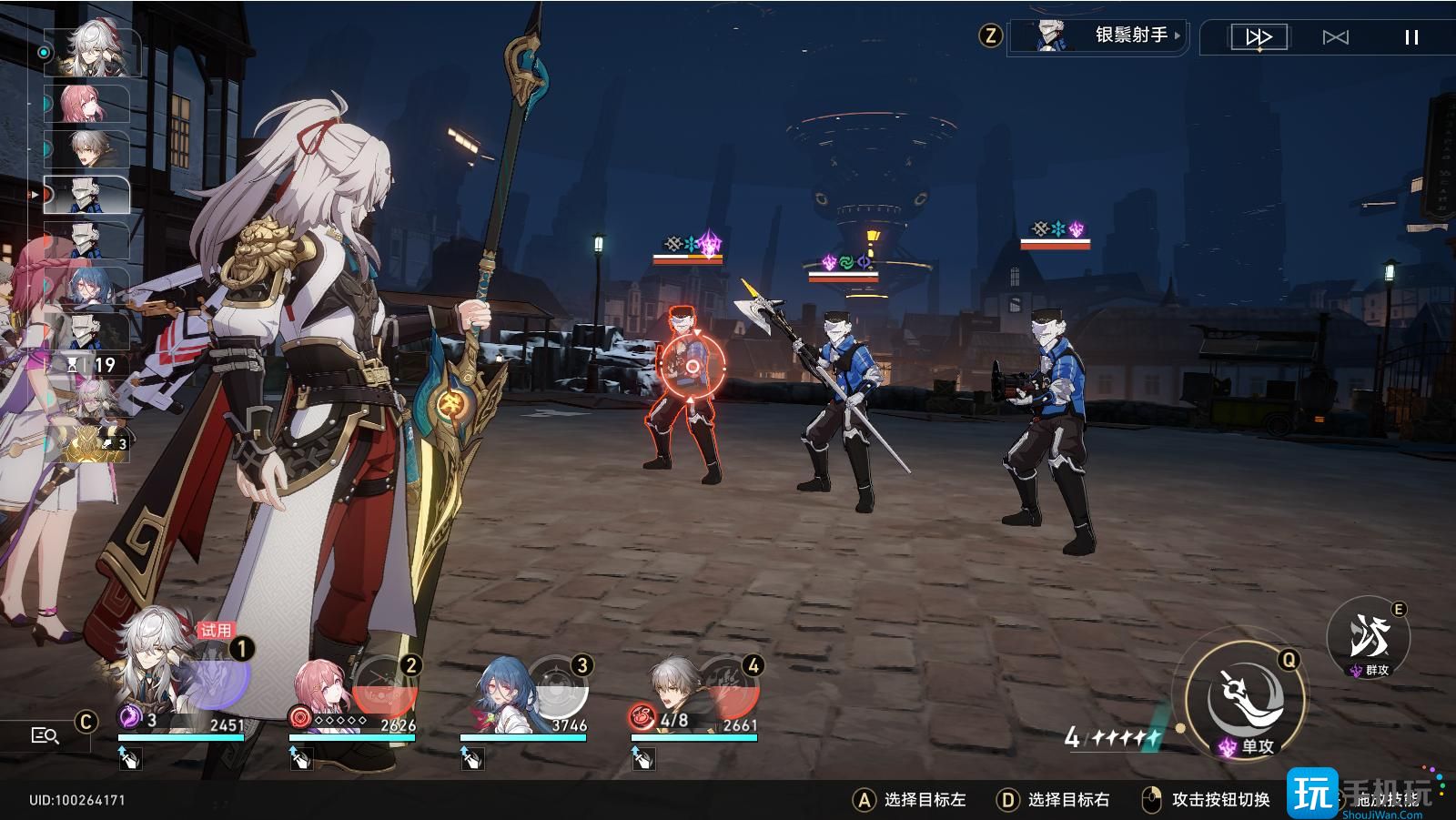Open the 银鬃射手 enemy info panel

[1099, 36]
